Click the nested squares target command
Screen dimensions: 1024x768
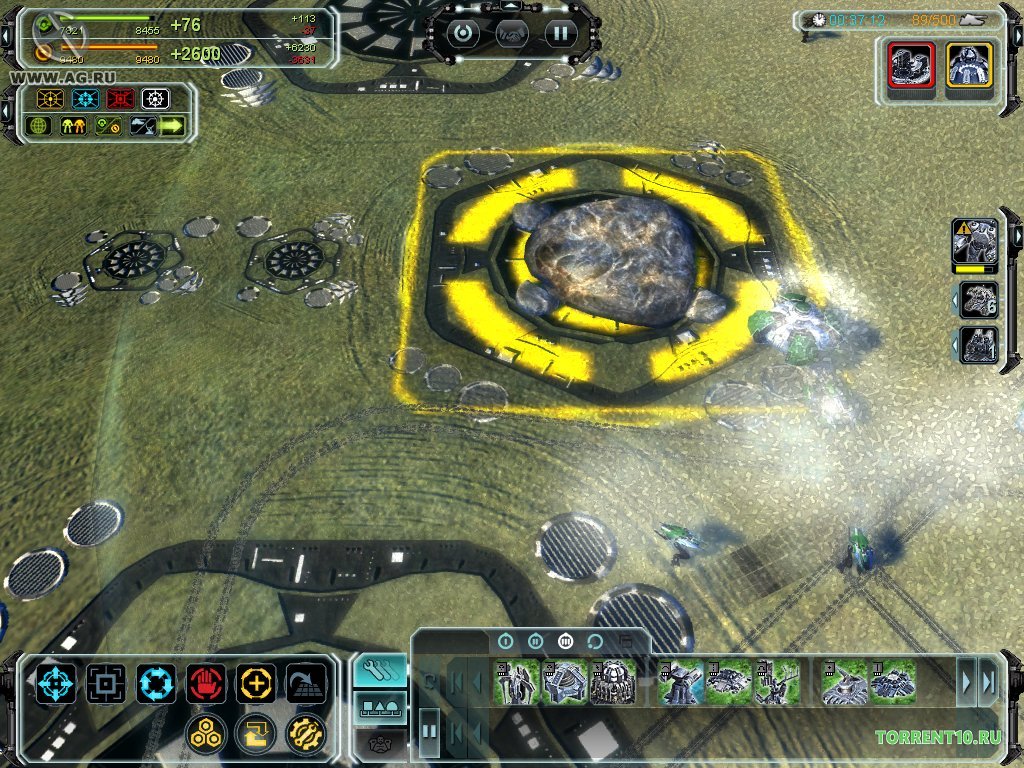106,684
